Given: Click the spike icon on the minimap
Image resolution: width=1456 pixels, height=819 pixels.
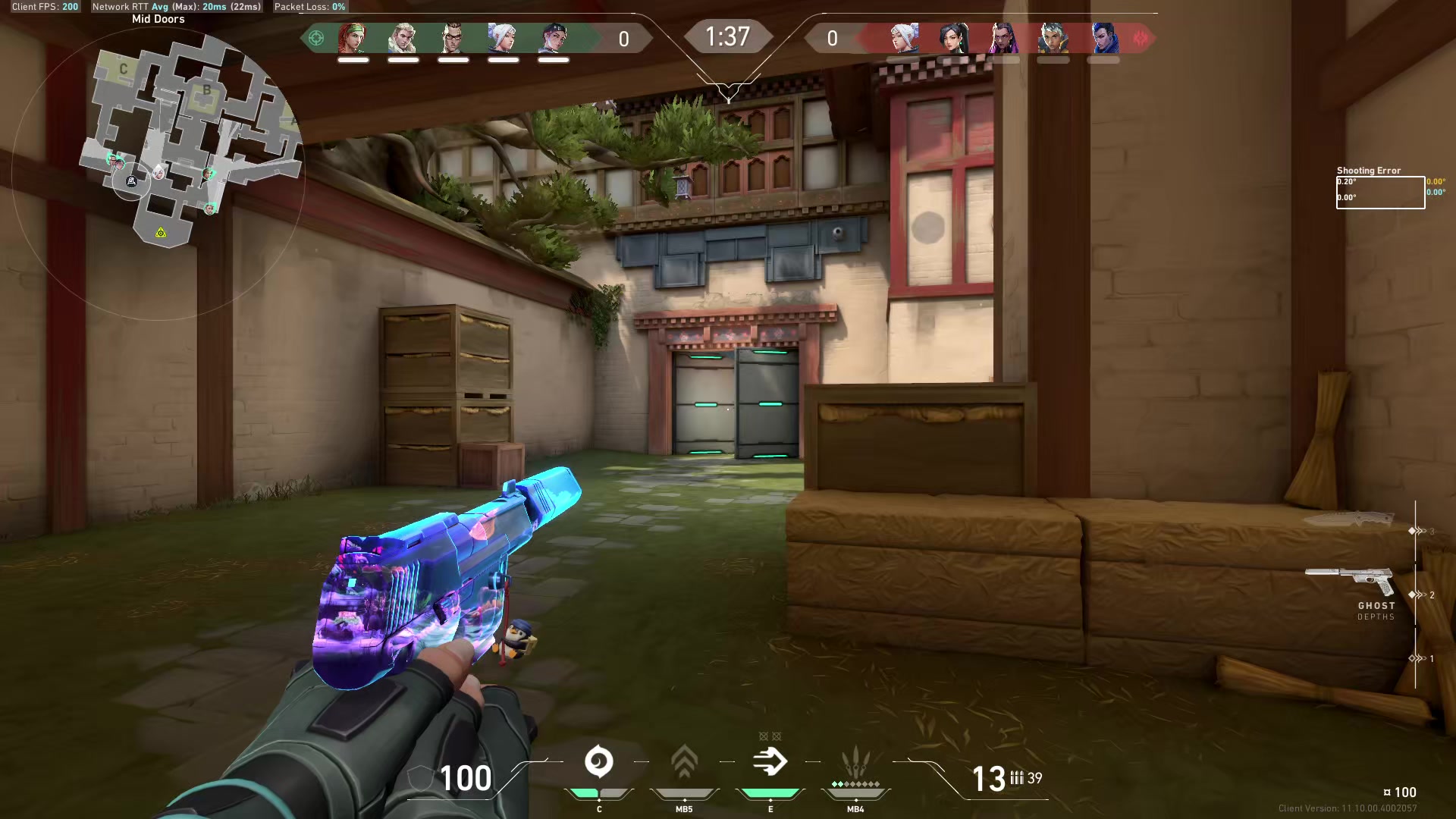Looking at the screenshot, I should [x=160, y=234].
